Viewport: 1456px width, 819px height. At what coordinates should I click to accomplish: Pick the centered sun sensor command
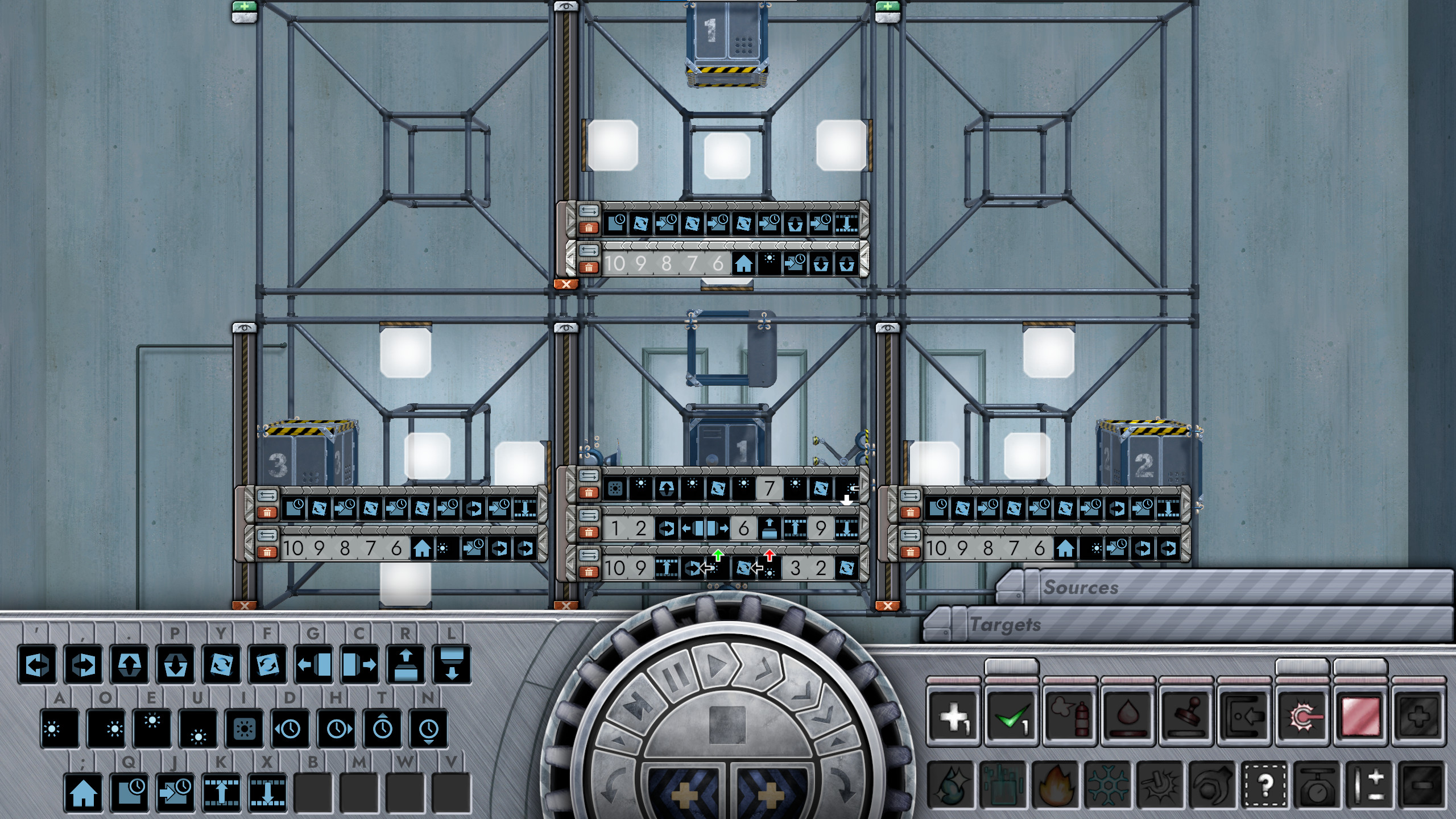(244, 729)
